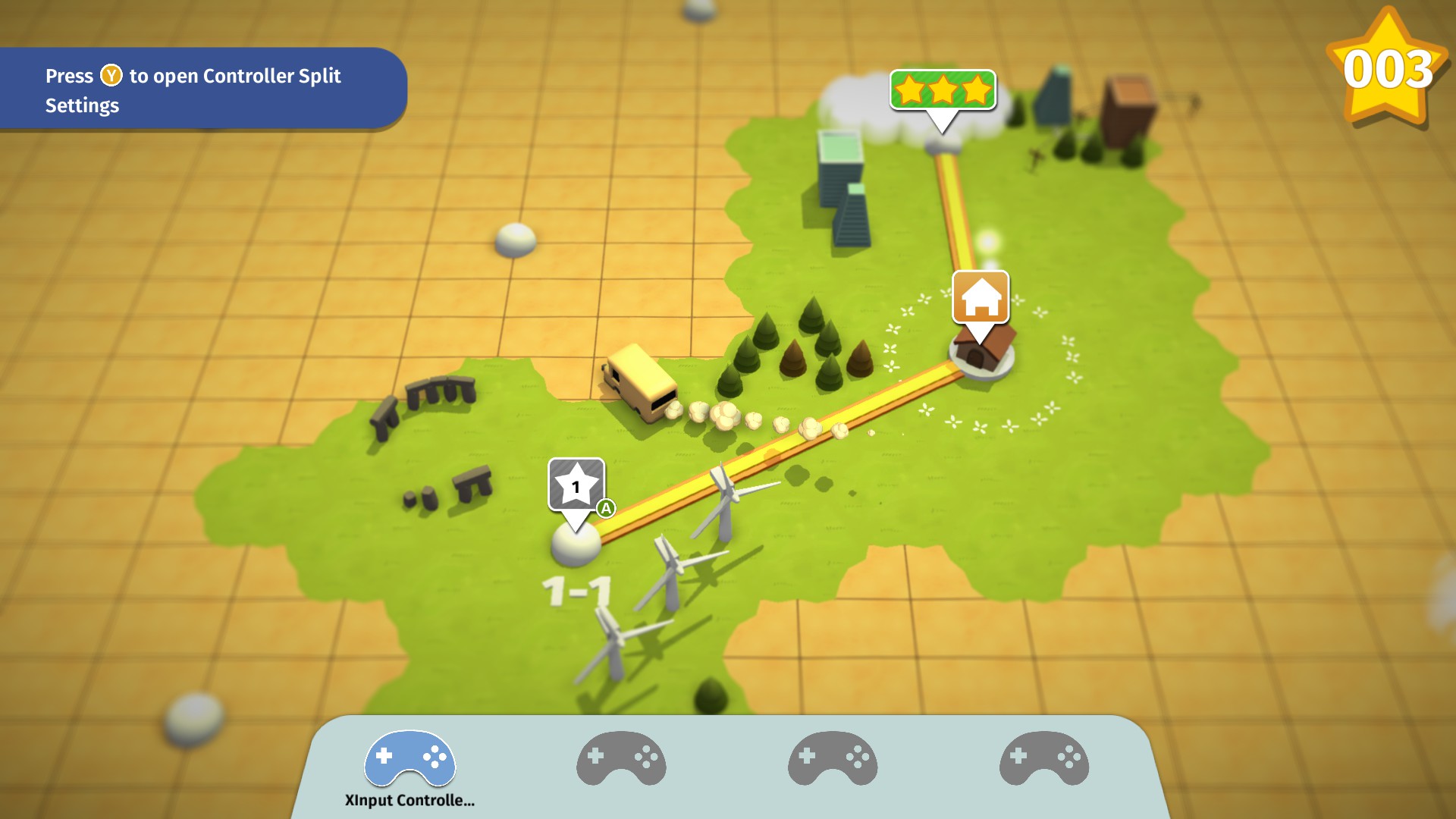Image resolution: width=1456 pixels, height=819 pixels.
Task: Select the level 1-1 star marker
Action: 576,485
